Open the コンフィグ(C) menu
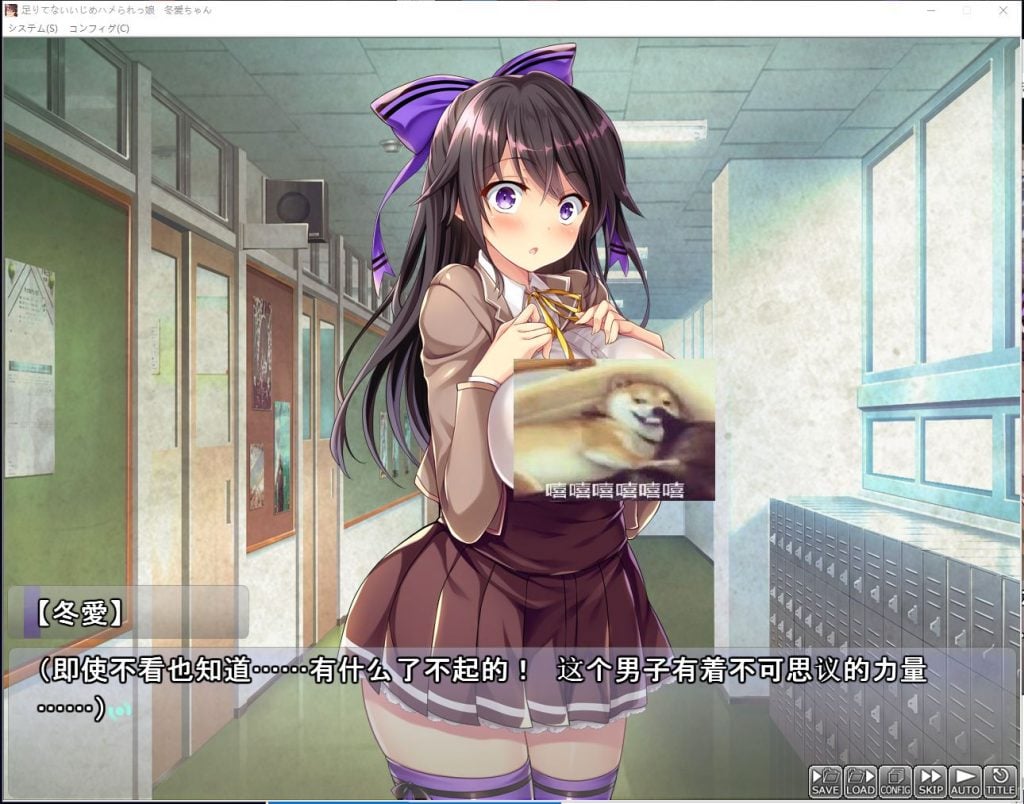Viewport: 1024px width, 804px height. (99, 28)
